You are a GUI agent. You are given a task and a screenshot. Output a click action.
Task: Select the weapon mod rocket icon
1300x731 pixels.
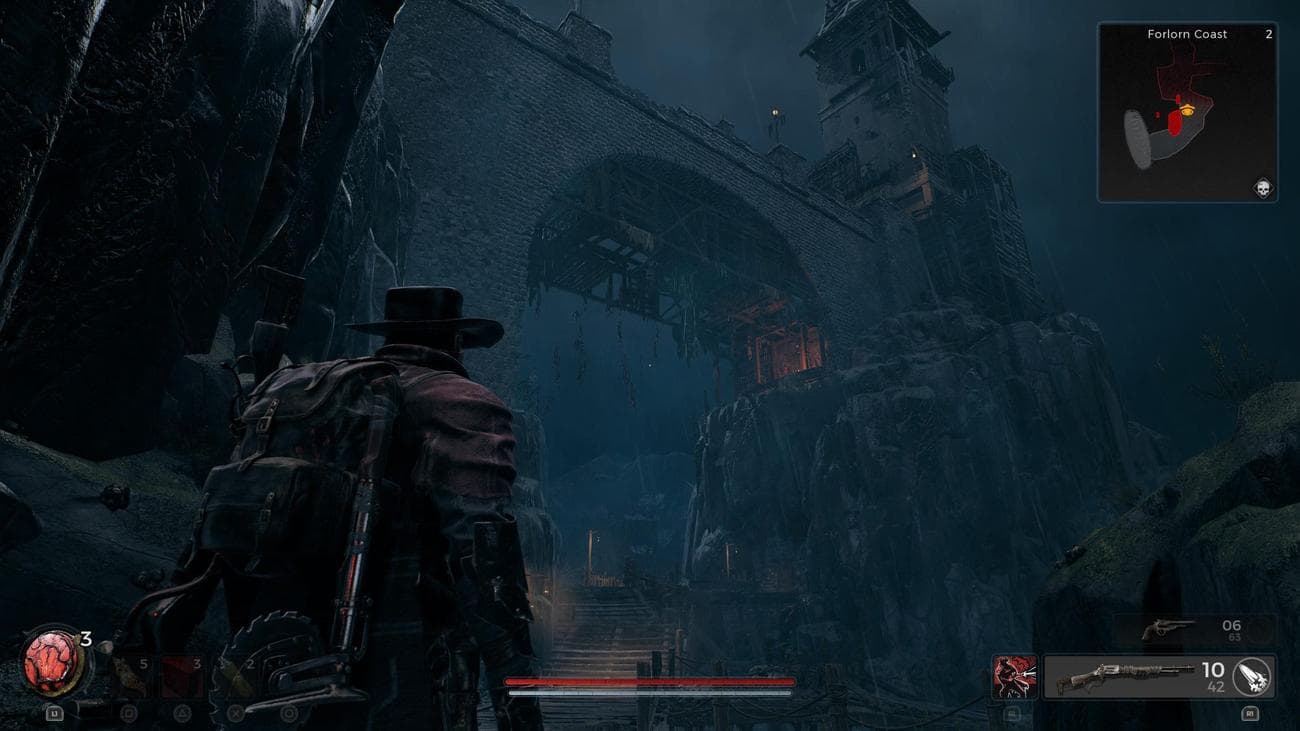(1251, 678)
